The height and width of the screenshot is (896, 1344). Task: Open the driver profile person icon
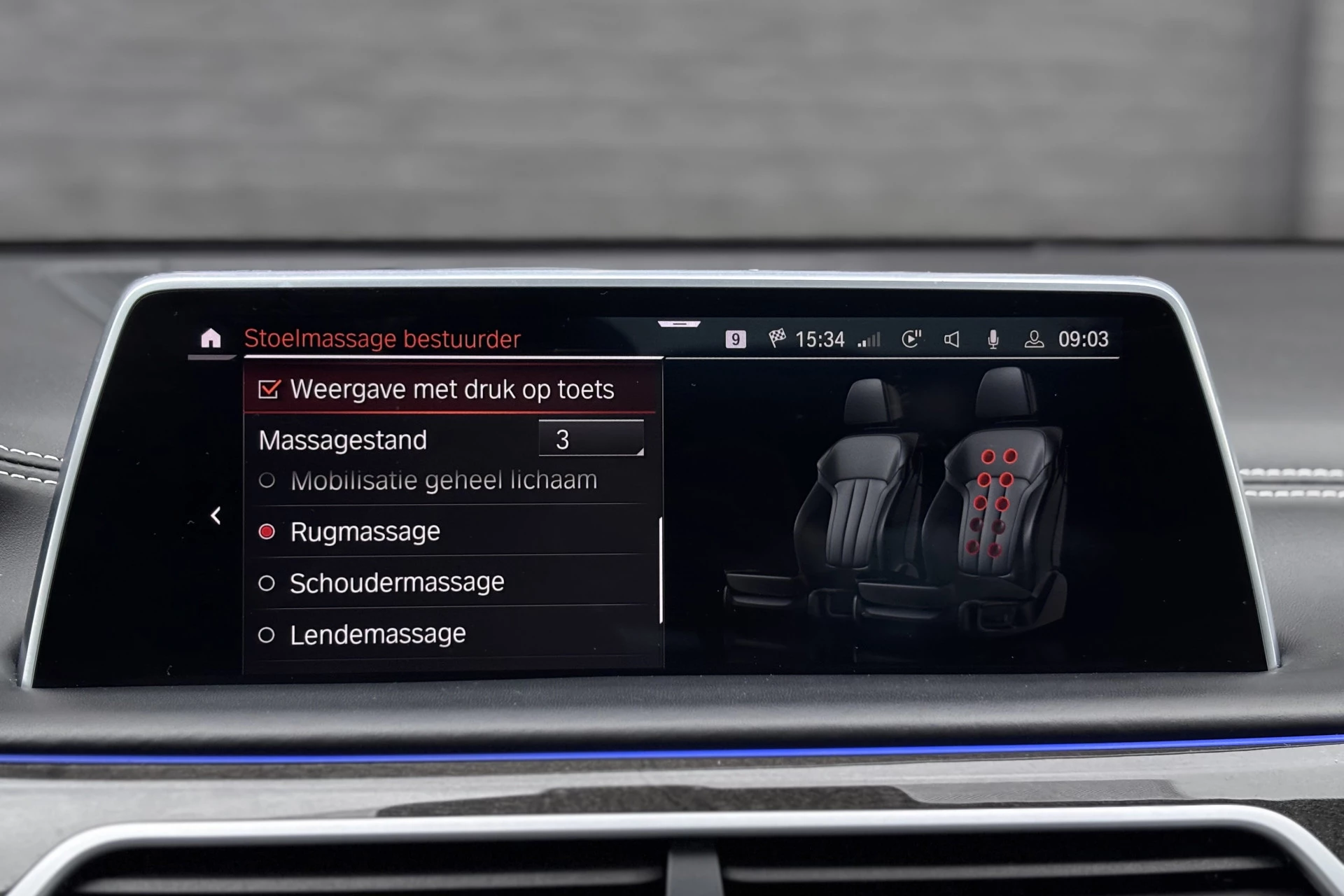coord(1034,341)
